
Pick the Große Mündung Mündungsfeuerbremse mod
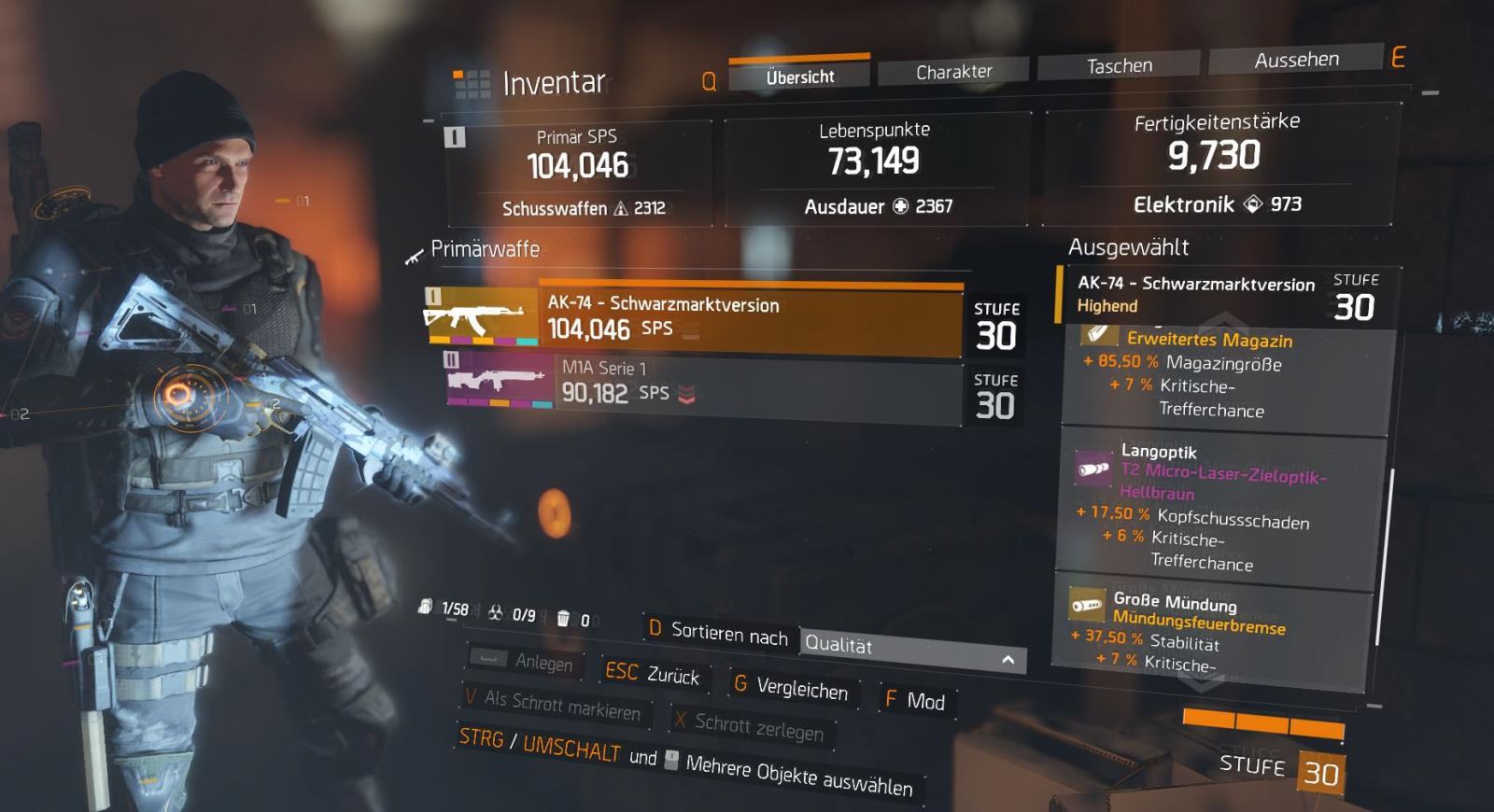(1214, 629)
